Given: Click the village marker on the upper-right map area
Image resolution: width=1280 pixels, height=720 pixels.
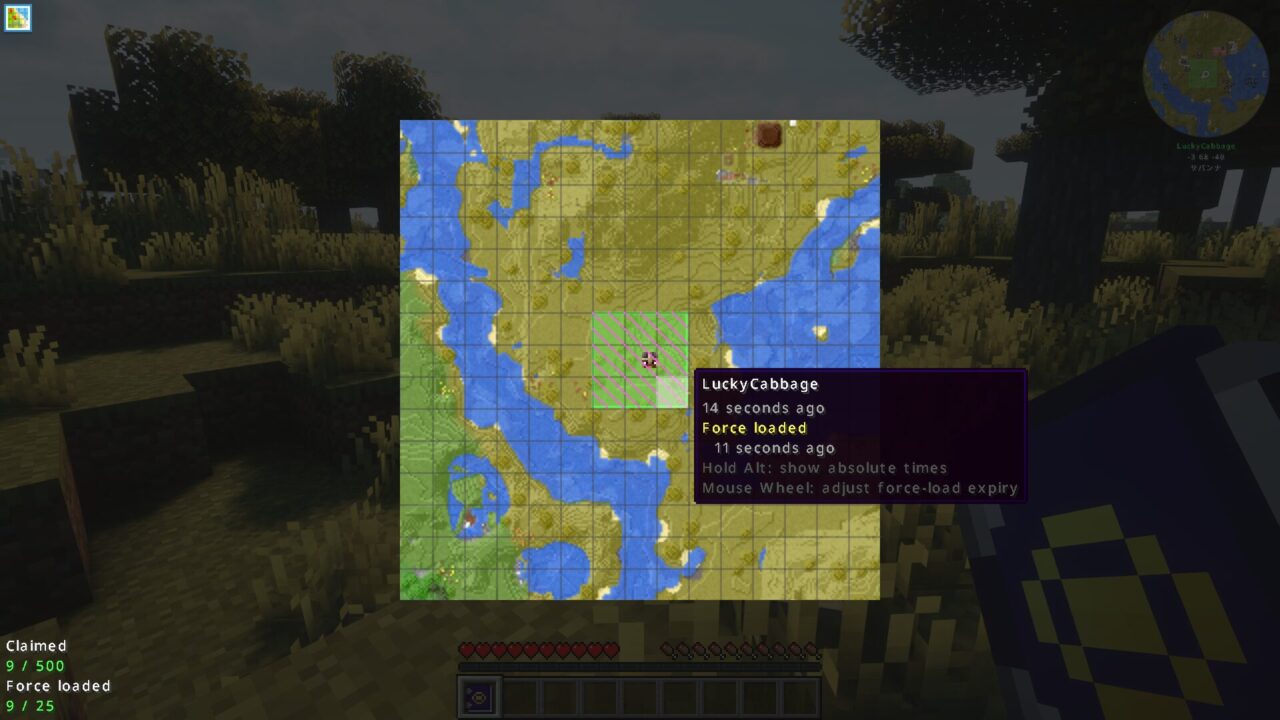Looking at the screenshot, I should pyautogui.click(x=730, y=176).
